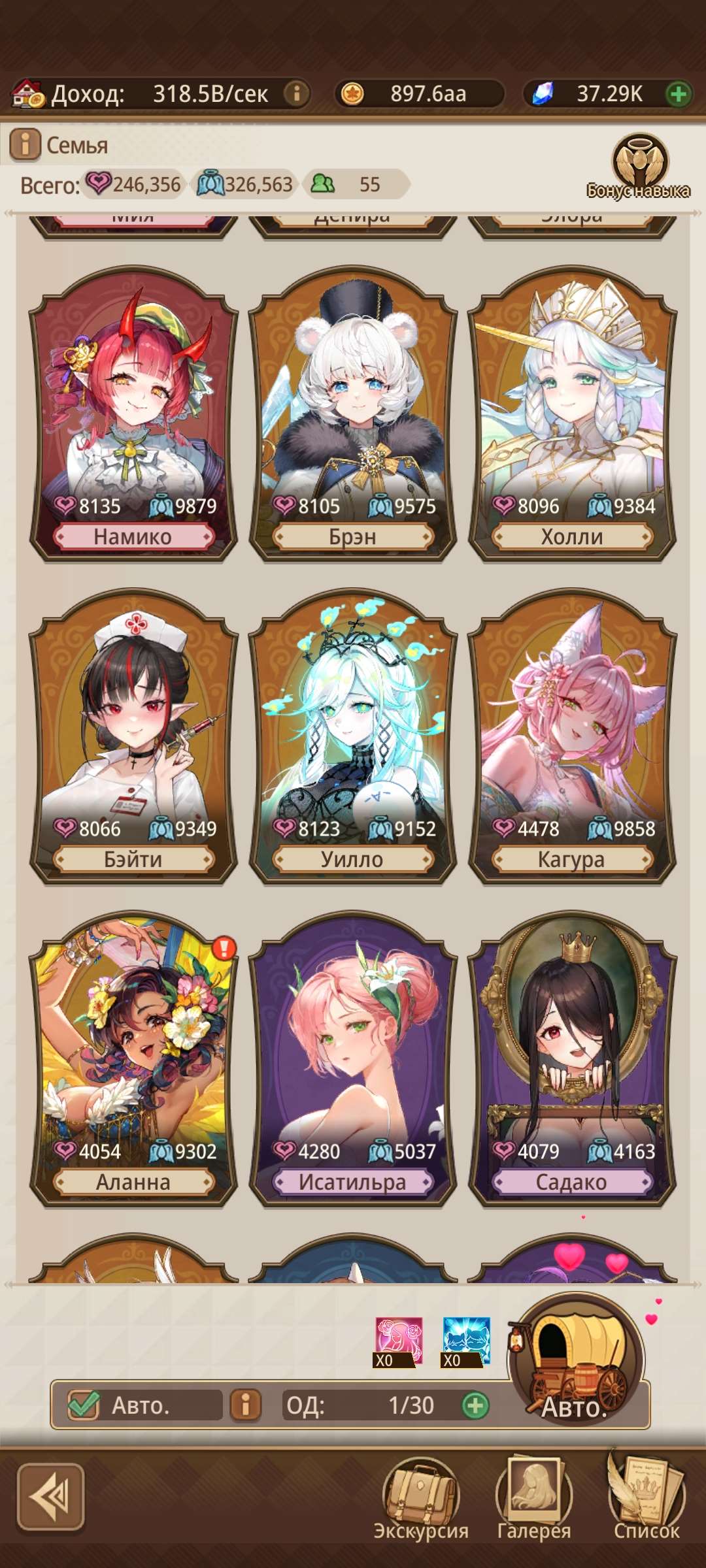
Task: Add more ОД action points
Action: coord(475,1405)
